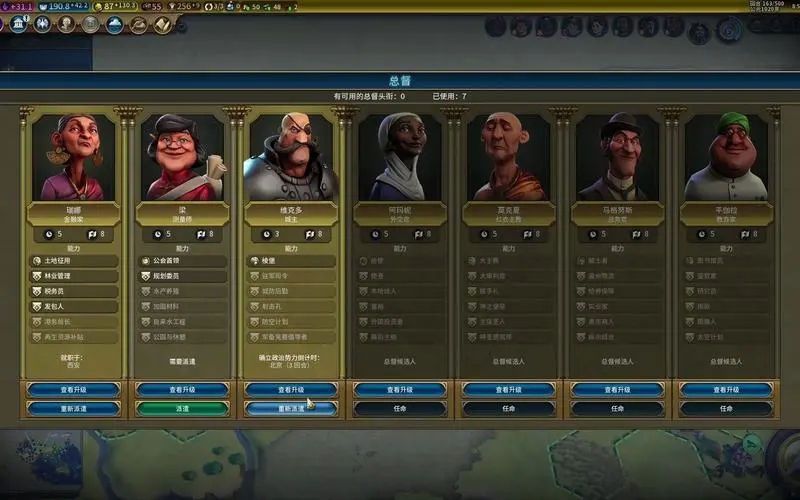The width and height of the screenshot is (800, 500).
Task: Appoint the ambassador governor 阿玛妮 with 任命
Action: tap(400, 408)
